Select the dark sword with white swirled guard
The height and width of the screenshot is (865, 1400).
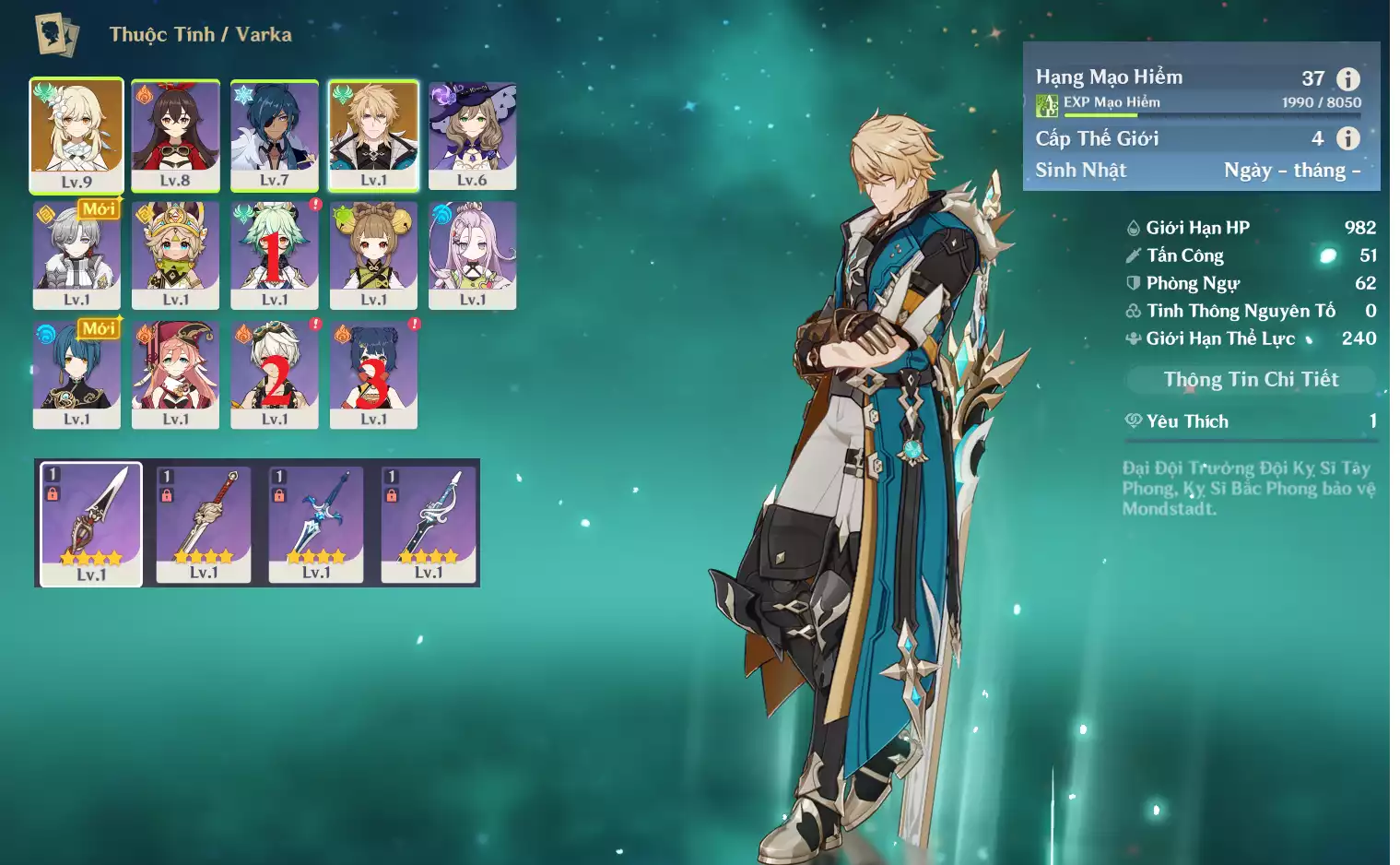429,523
